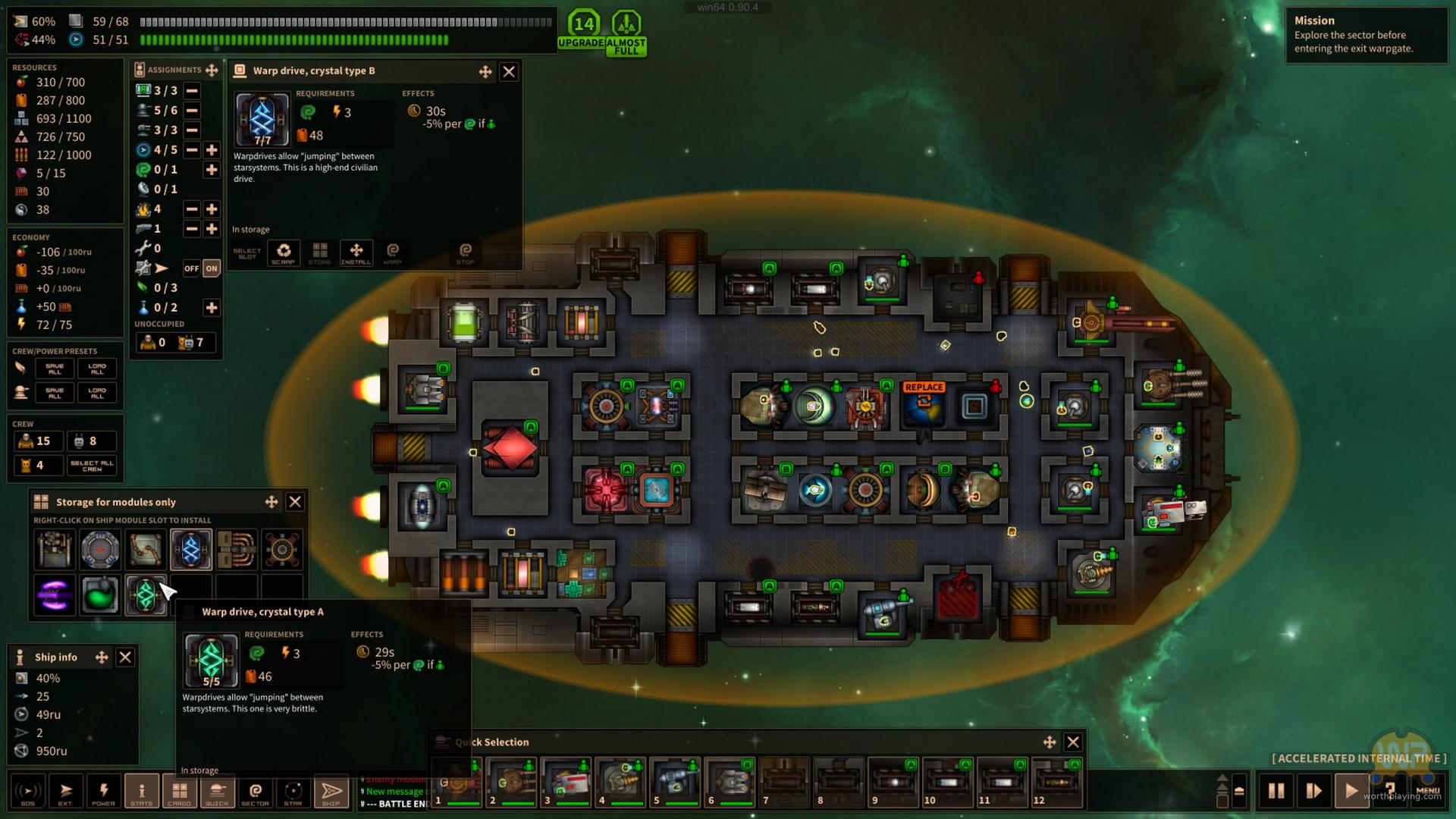Viewport: 1456px width, 819px height.
Task: Close the Warp drive crystal type B panel
Action: pos(509,71)
